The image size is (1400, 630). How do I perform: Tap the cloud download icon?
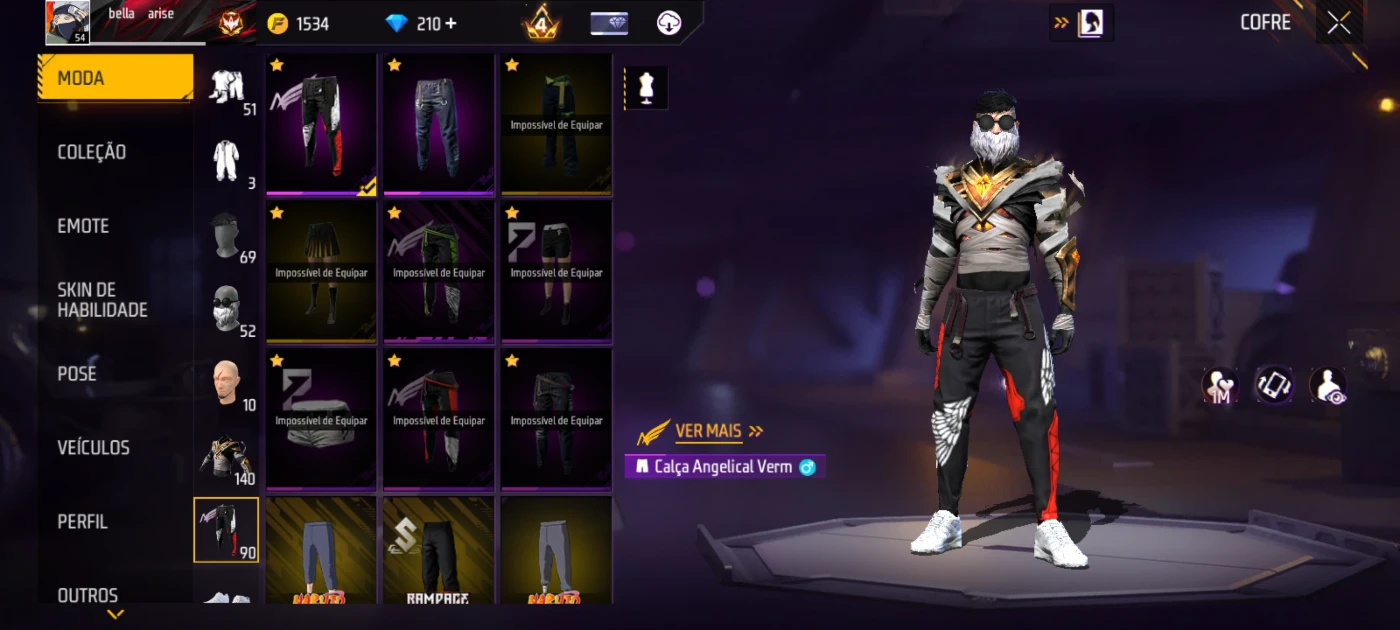coord(669,23)
